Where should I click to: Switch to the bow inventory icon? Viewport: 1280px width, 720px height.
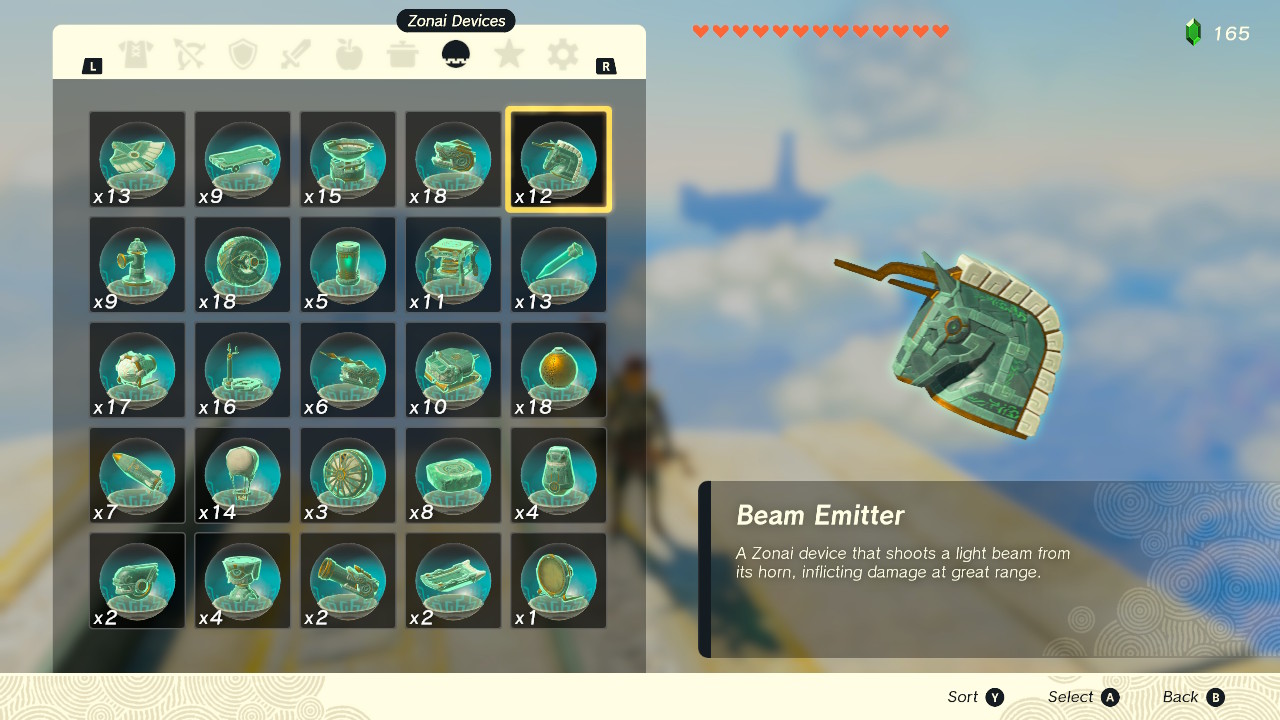[x=190, y=55]
